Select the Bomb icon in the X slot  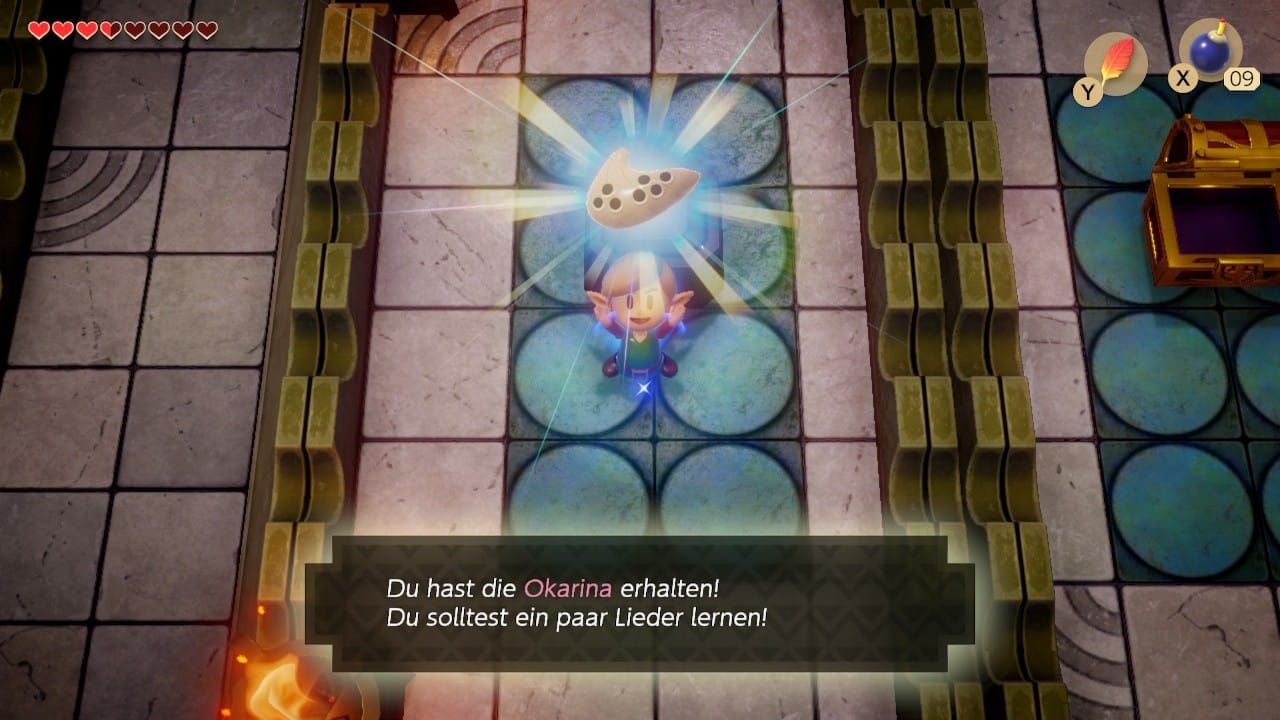pyautogui.click(x=1206, y=53)
